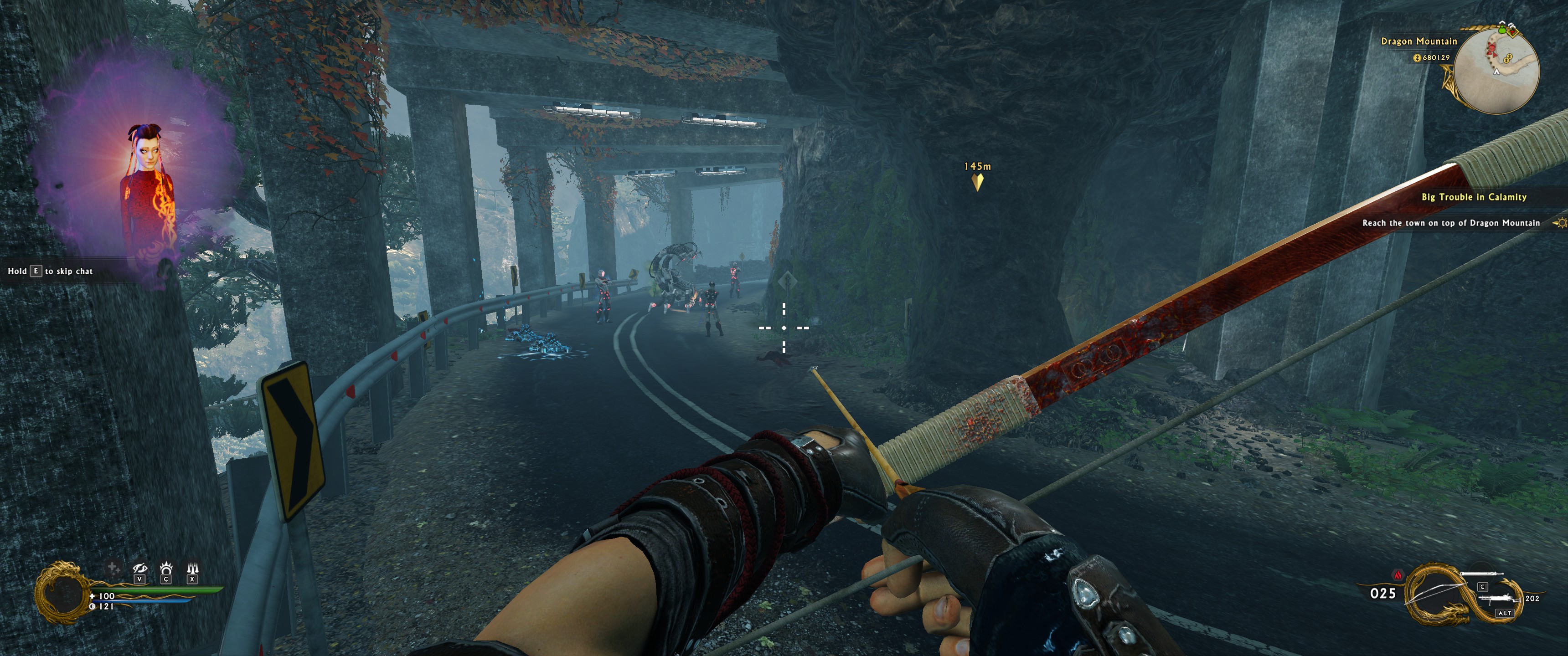Select the Big Trouble in Calamity quest tracker
The height and width of the screenshot is (656, 1568).
tap(1474, 197)
